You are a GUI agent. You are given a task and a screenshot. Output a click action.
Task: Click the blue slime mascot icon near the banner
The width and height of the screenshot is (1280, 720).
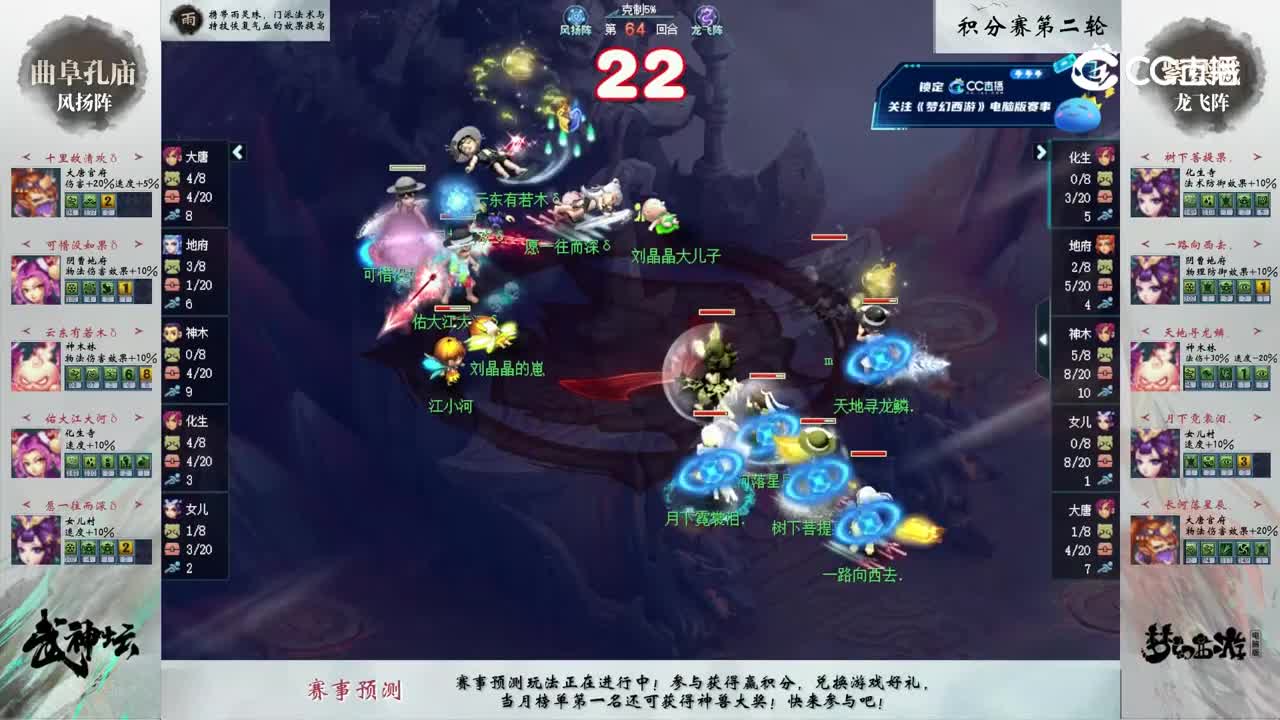click(1075, 113)
